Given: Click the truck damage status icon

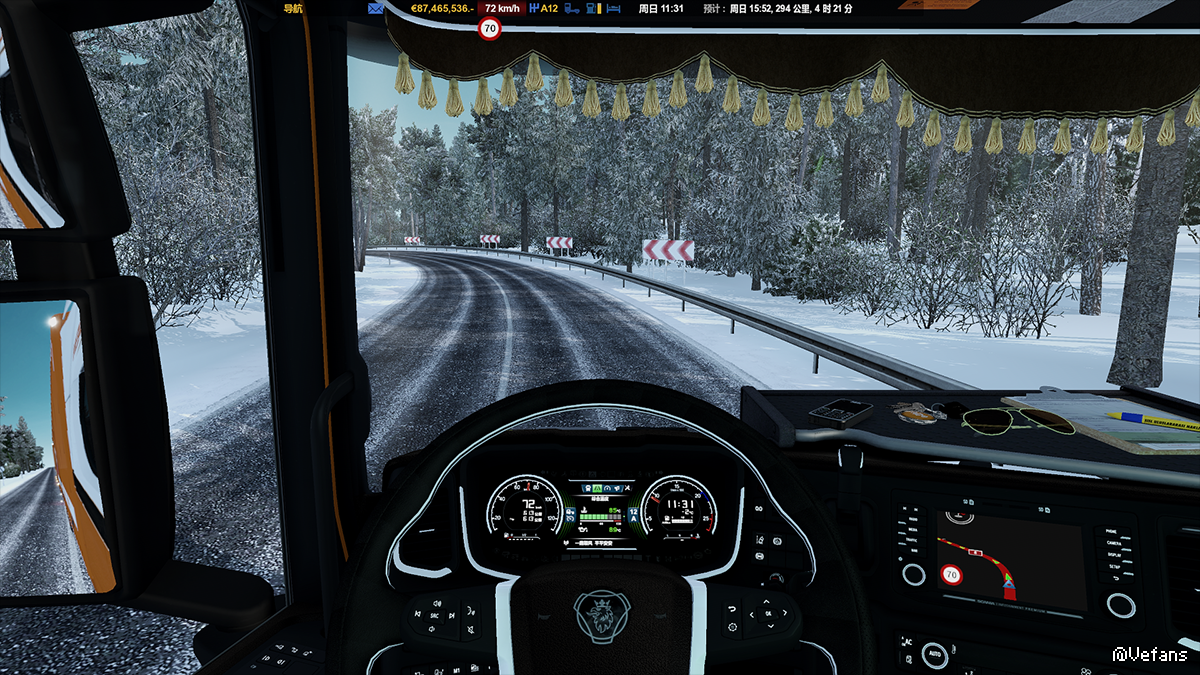Looking at the screenshot, I should [573, 8].
